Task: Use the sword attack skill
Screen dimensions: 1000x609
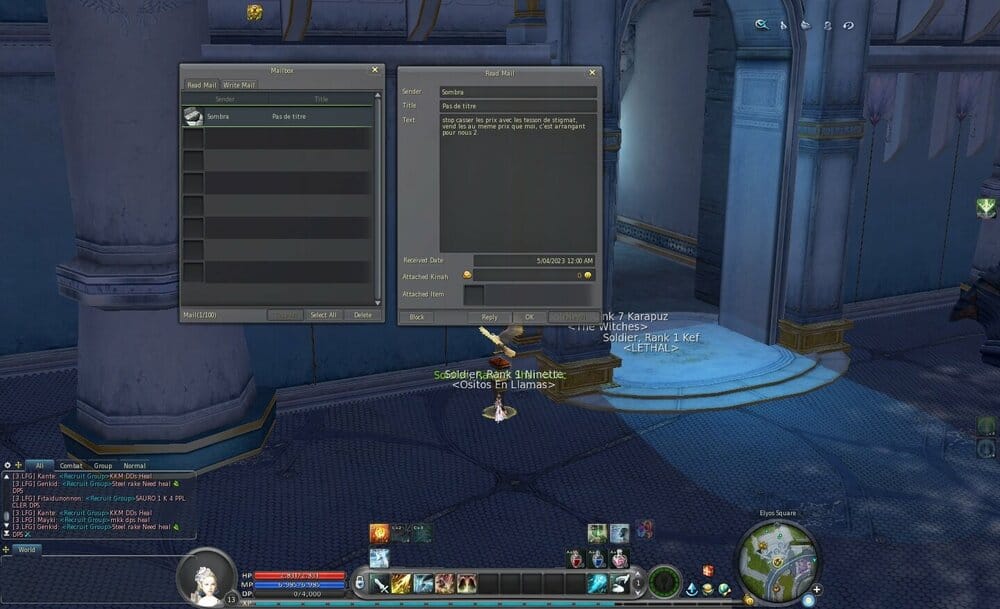Action: point(380,584)
